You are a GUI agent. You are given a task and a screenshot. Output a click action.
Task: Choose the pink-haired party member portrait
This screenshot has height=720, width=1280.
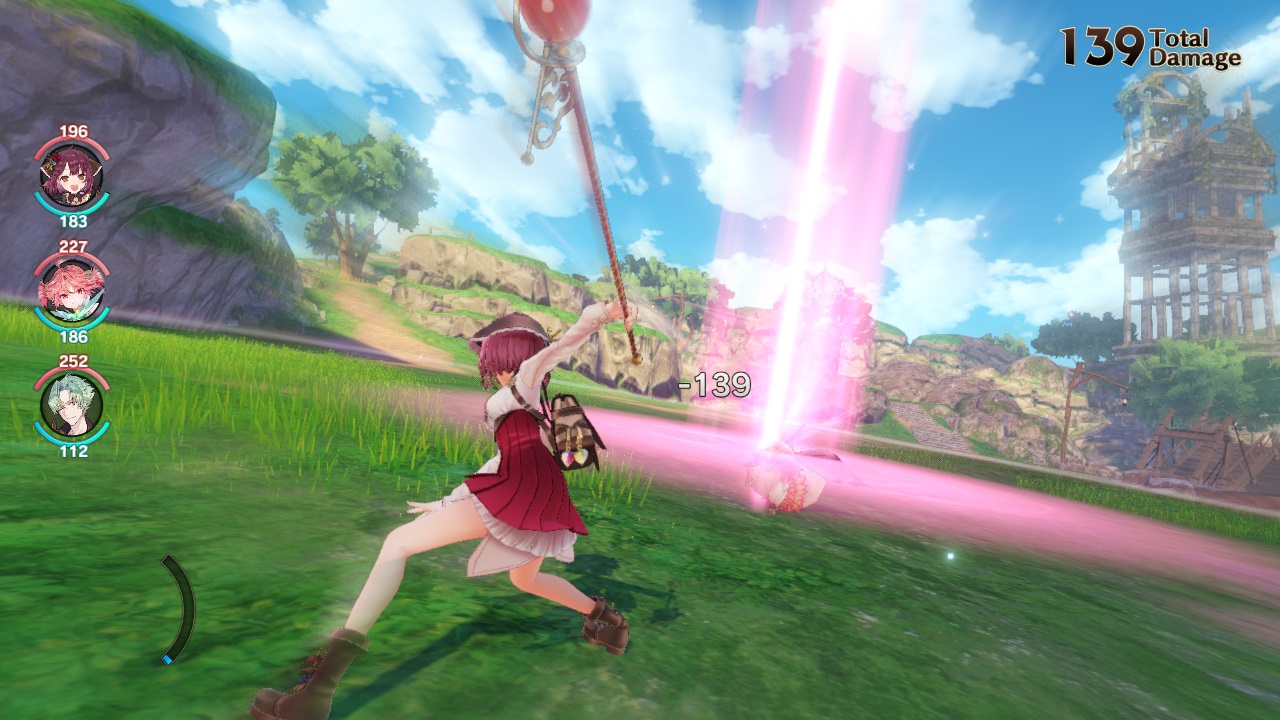(71, 291)
